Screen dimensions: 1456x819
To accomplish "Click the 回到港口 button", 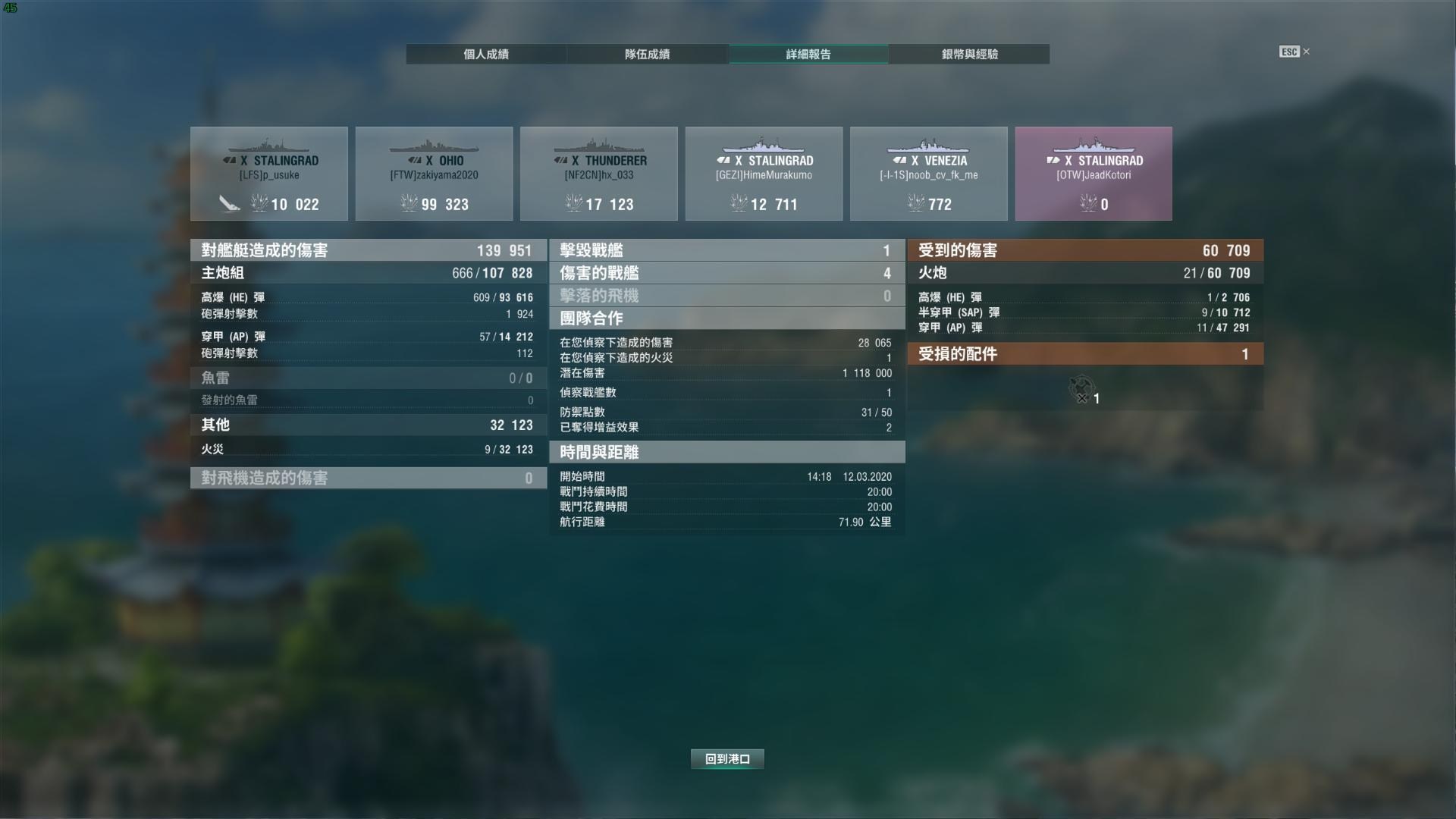I will click(726, 758).
